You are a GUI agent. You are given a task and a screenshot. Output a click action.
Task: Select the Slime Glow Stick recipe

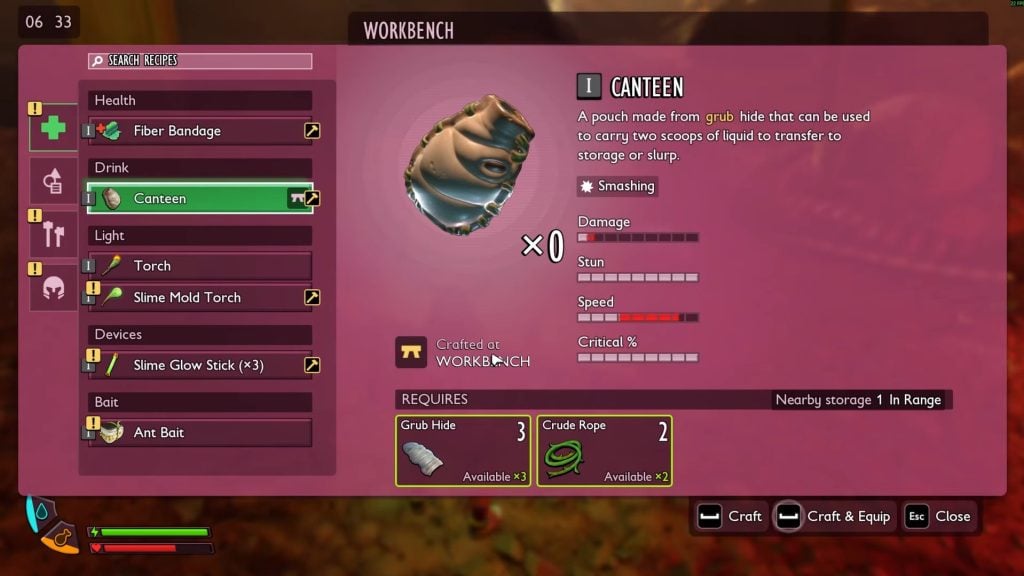click(190, 365)
